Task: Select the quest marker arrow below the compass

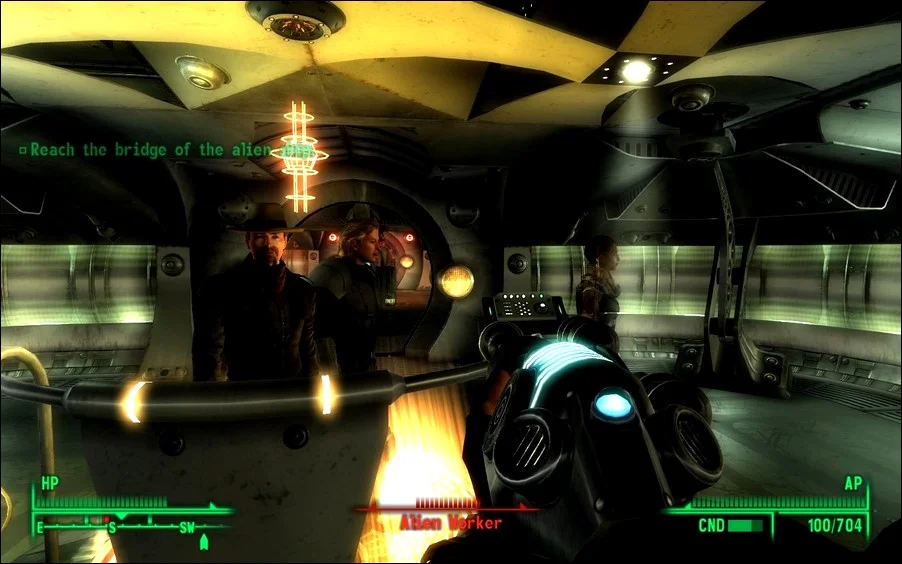Action: pos(204,543)
